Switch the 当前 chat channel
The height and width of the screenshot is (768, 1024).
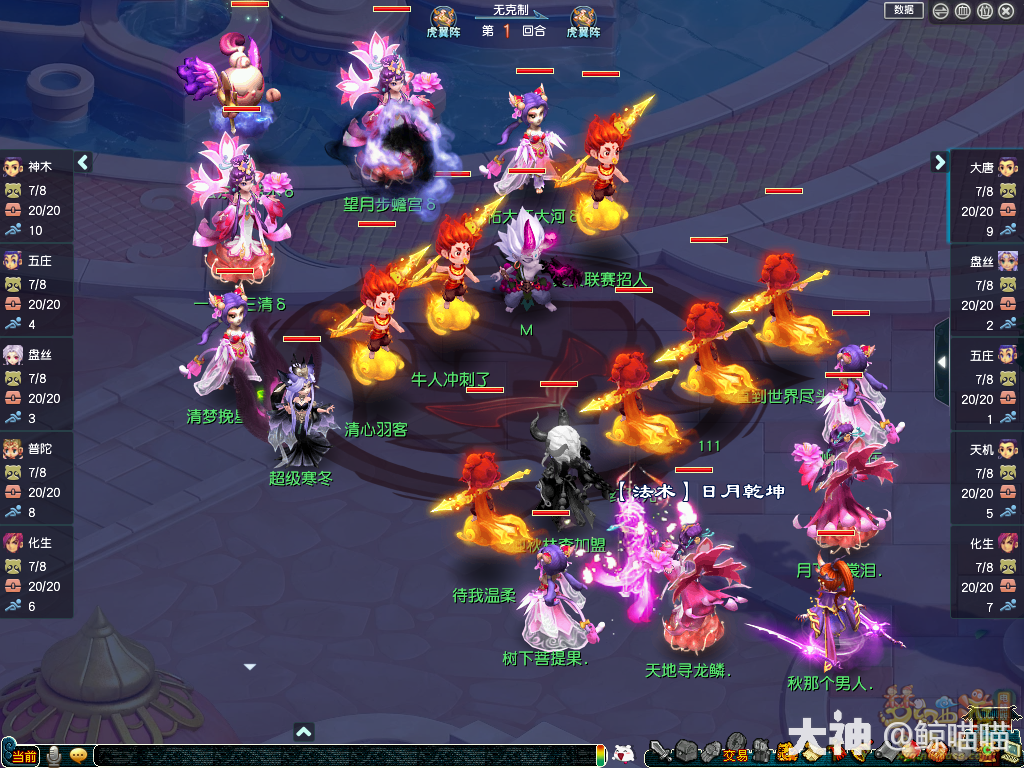(x=23, y=756)
